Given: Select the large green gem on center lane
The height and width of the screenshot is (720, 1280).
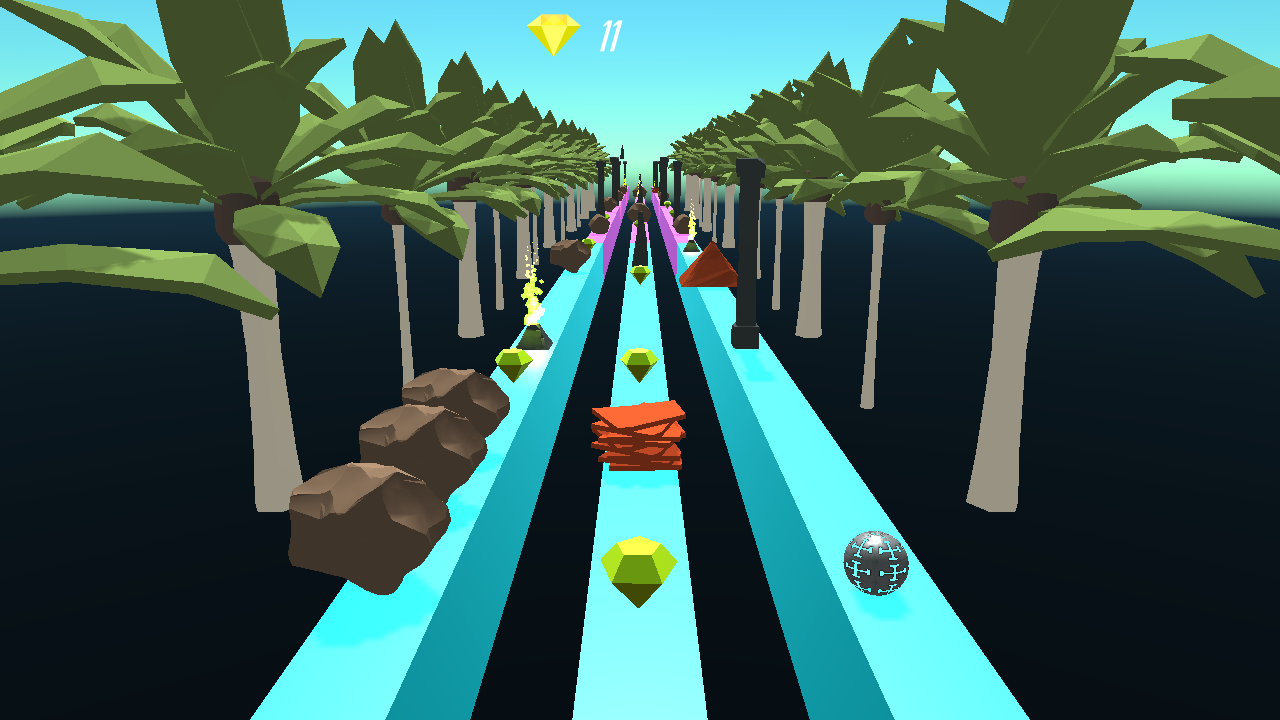Looking at the screenshot, I should (x=640, y=568).
